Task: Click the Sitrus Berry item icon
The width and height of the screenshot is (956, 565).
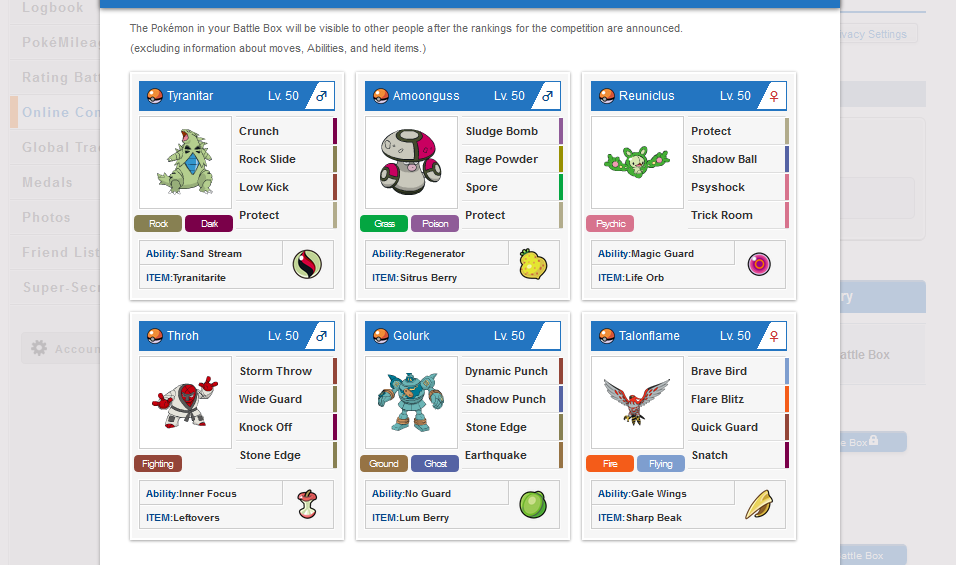Action: pos(533,264)
